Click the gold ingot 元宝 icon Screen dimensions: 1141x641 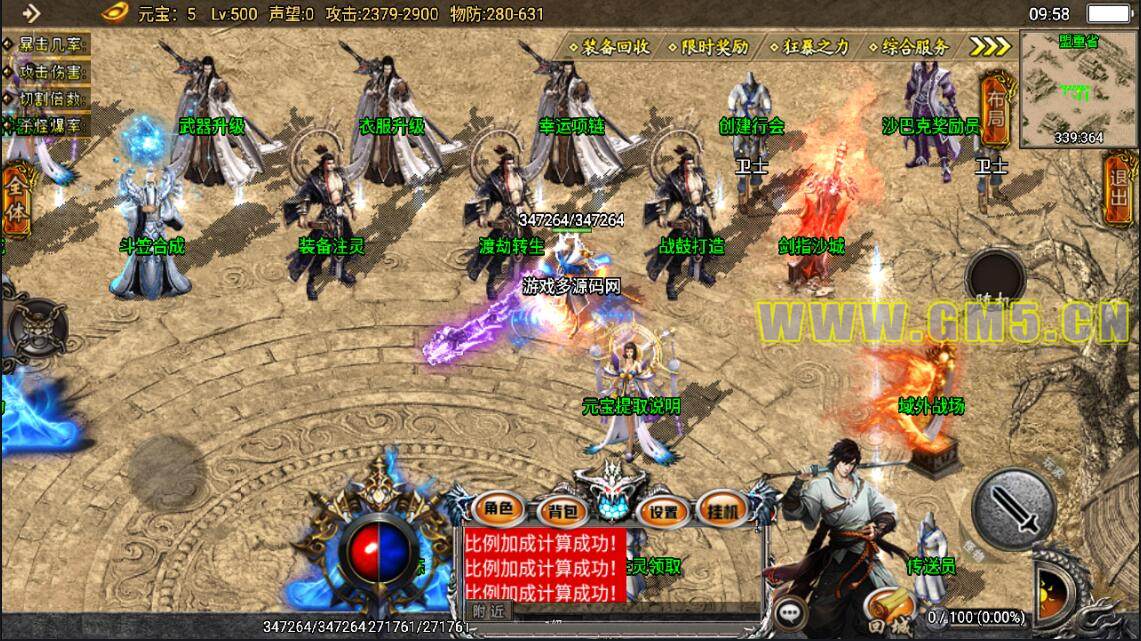[117, 13]
